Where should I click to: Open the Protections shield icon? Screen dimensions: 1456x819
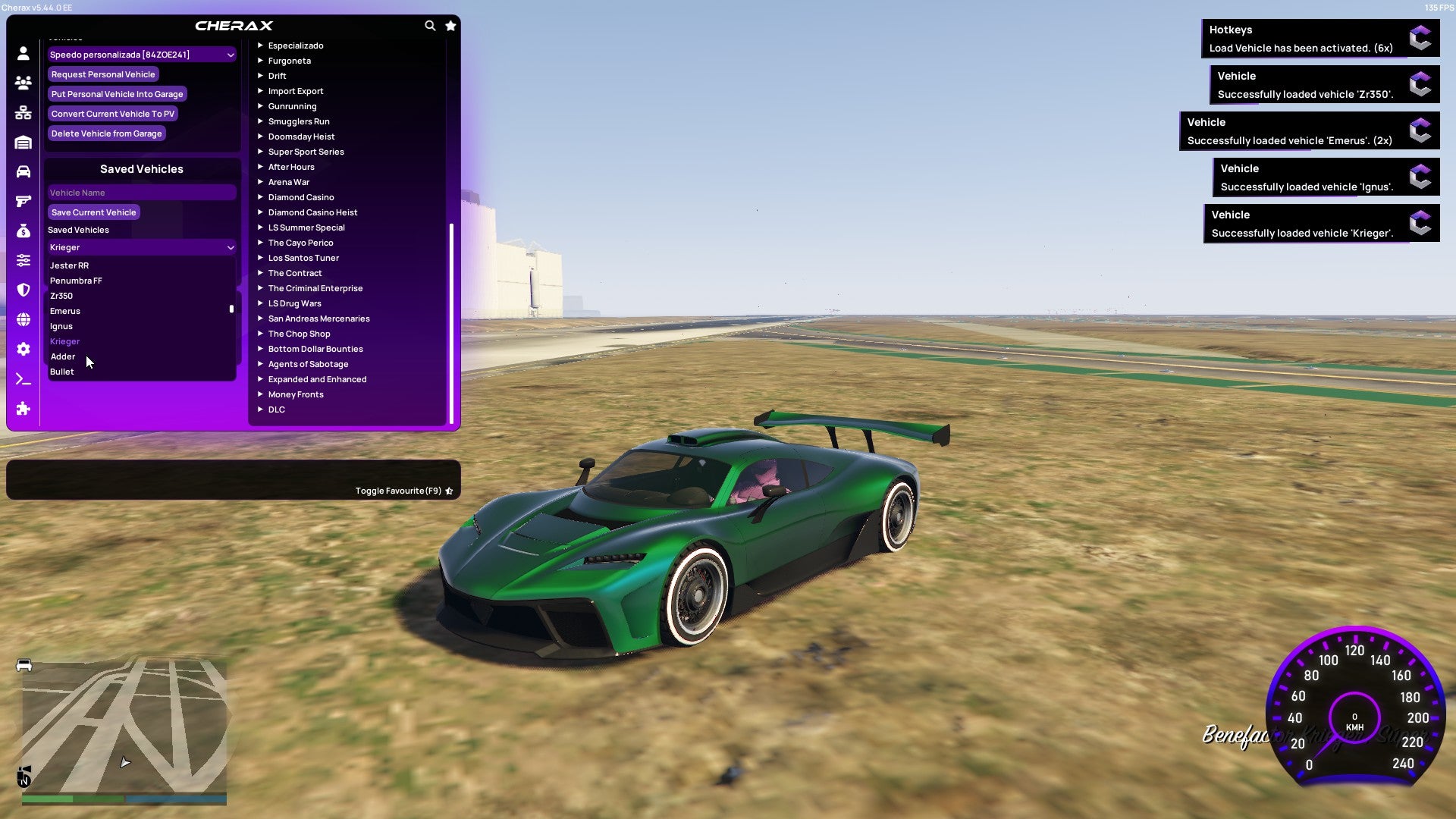pyautogui.click(x=23, y=290)
